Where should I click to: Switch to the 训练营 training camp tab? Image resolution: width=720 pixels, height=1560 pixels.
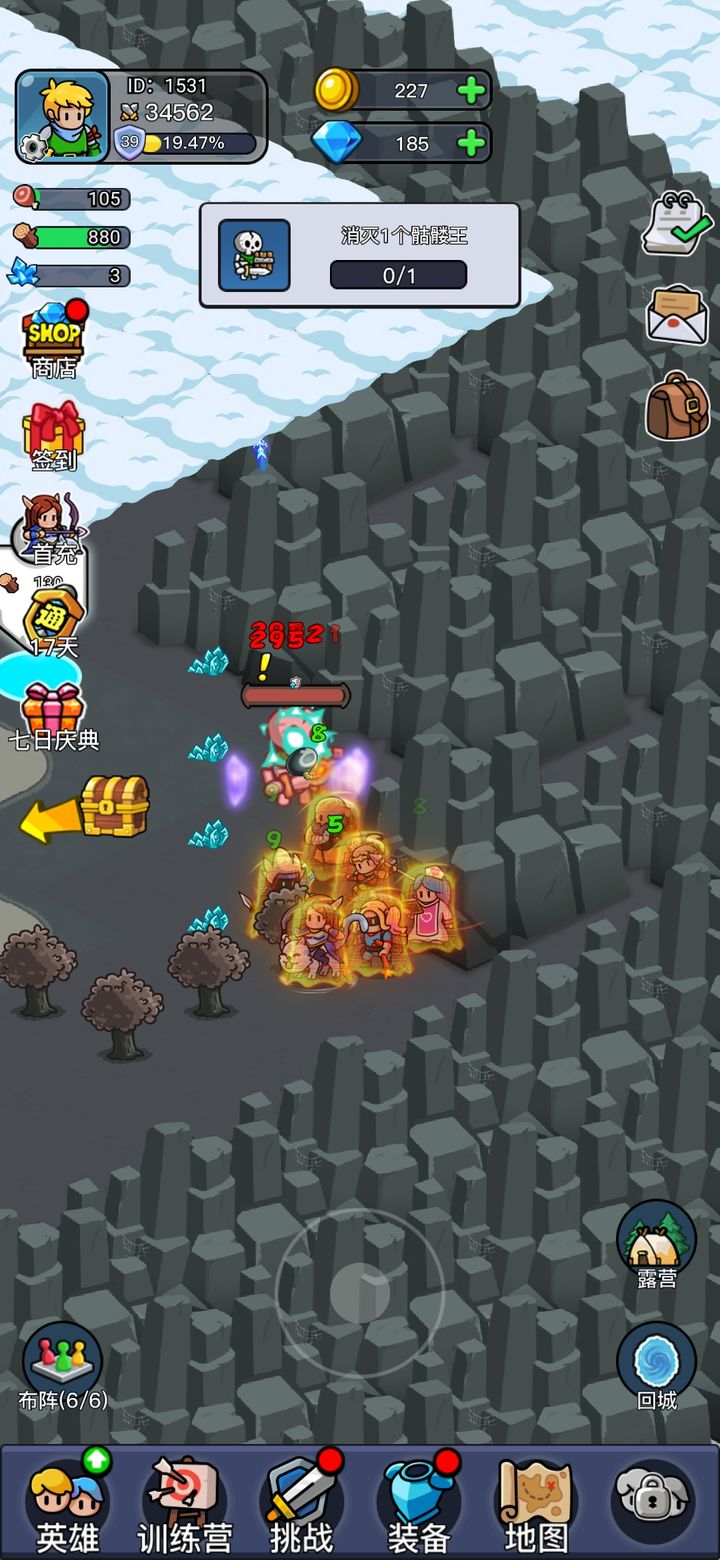tap(184, 1505)
